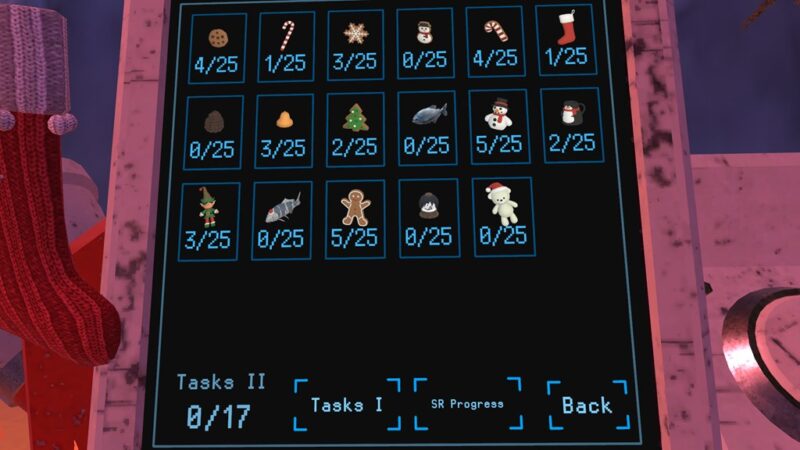Select the candy cane showing 4/25

[x=495, y=42]
